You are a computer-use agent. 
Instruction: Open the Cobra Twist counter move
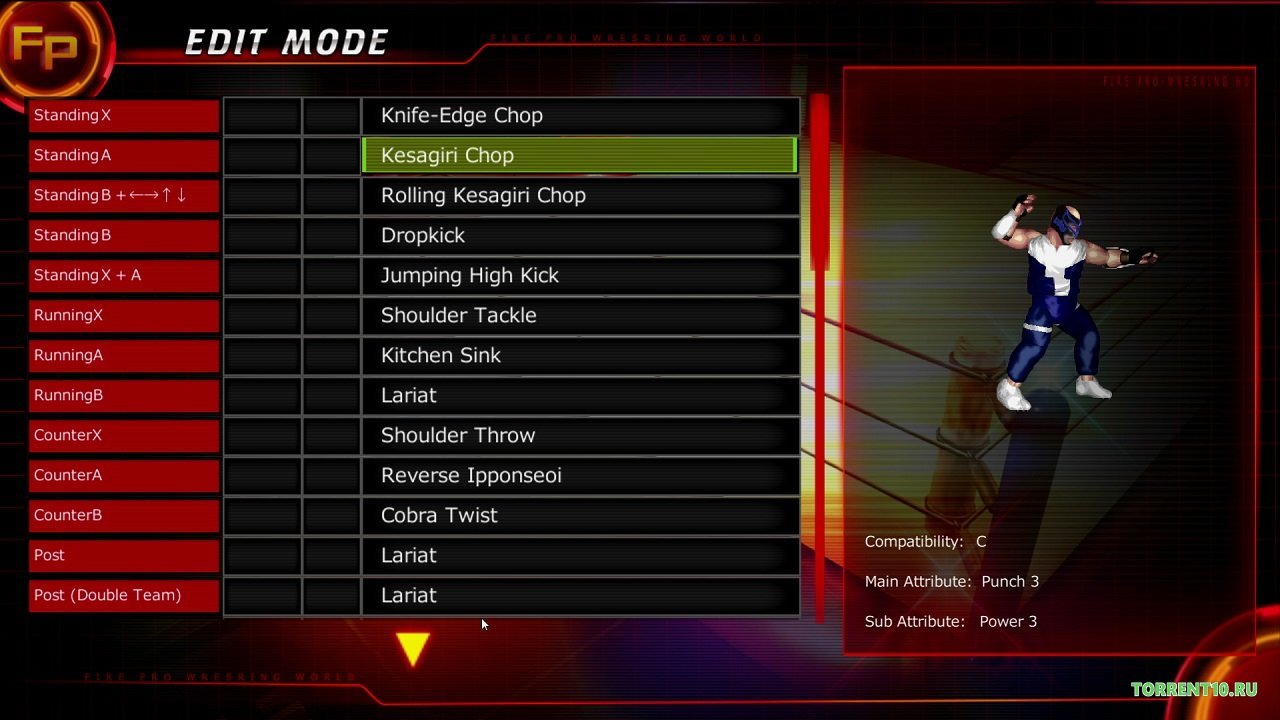(580, 515)
